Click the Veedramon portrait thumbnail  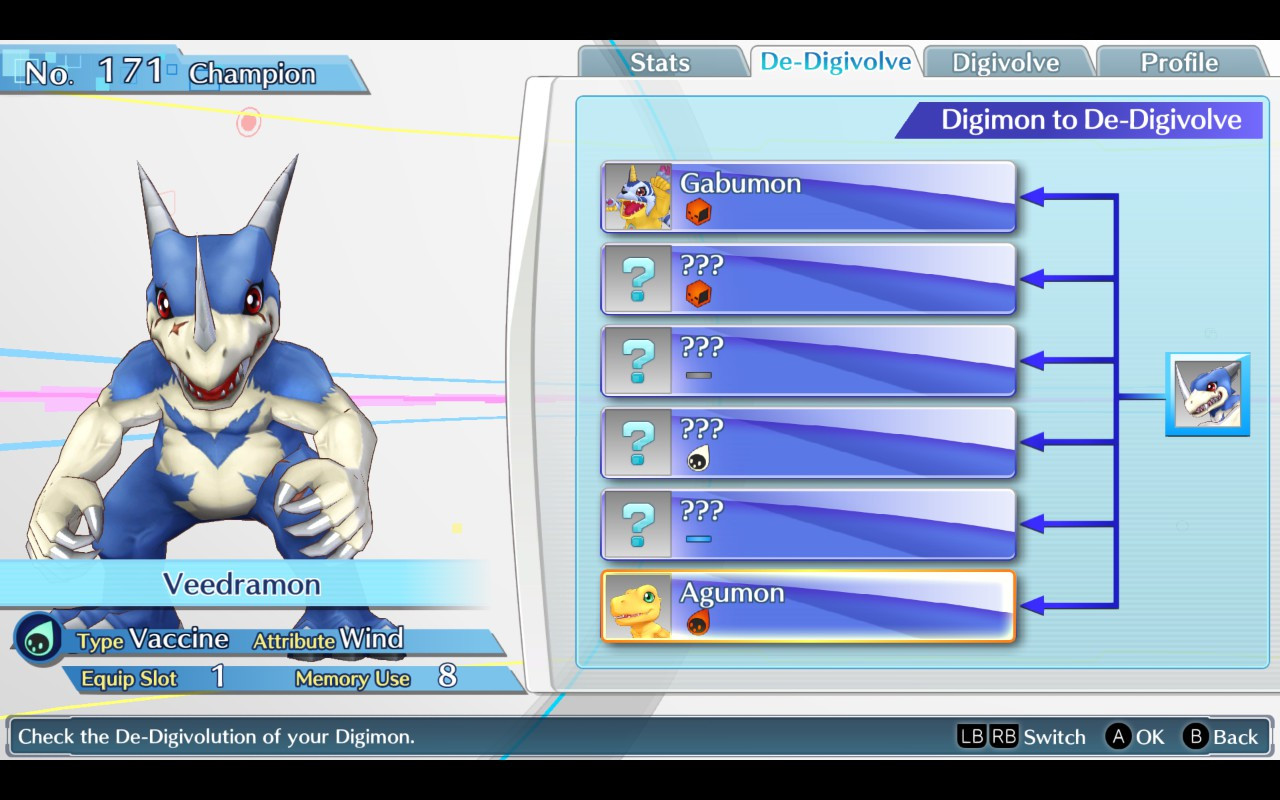pos(1207,394)
